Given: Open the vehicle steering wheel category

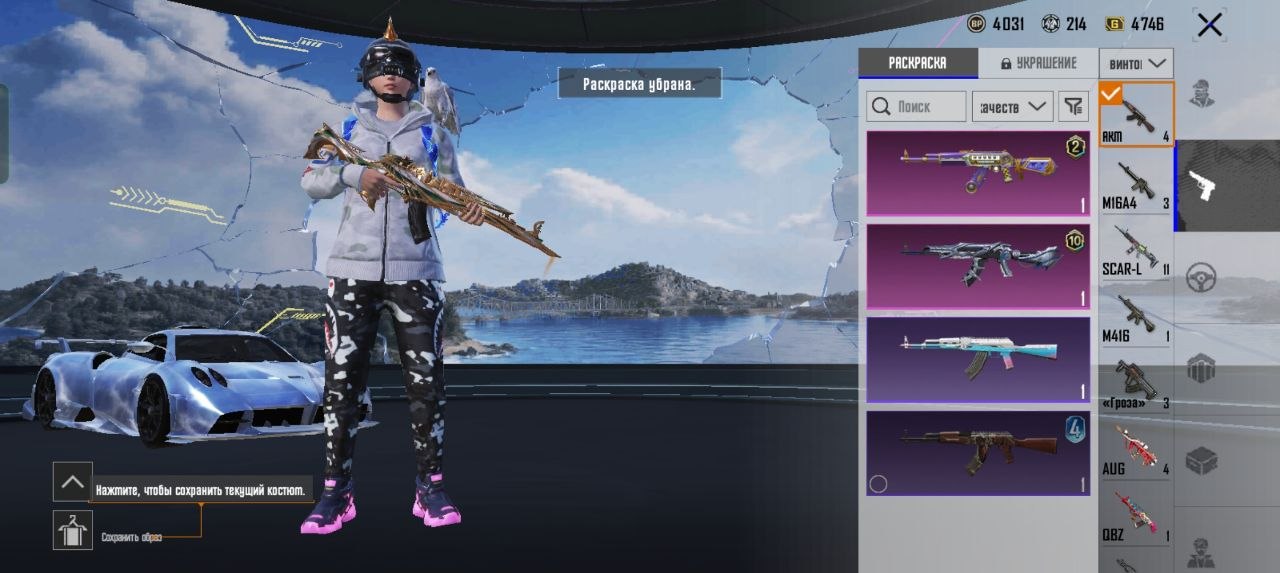Looking at the screenshot, I should click(1201, 277).
